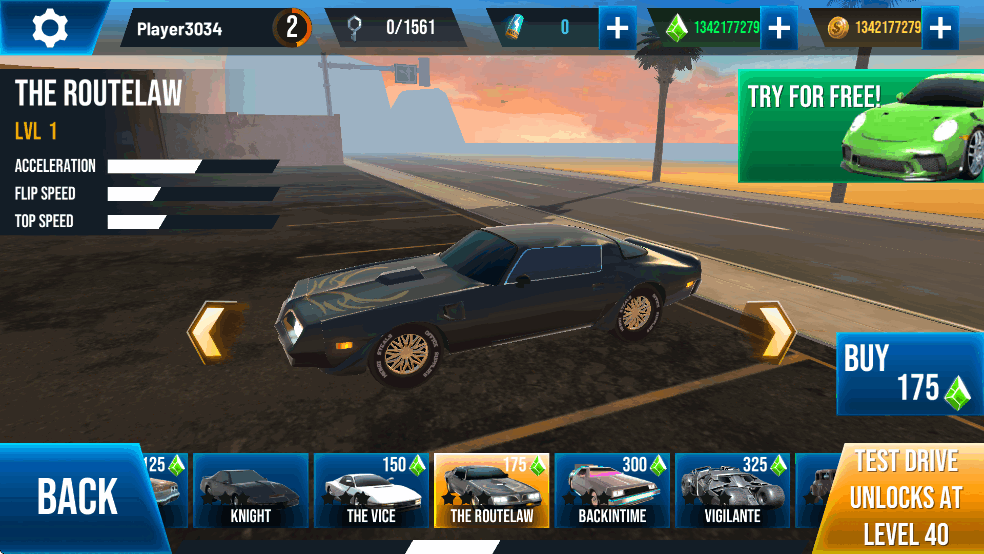Open the settings gear menu
The height and width of the screenshot is (554, 984).
(x=48, y=27)
